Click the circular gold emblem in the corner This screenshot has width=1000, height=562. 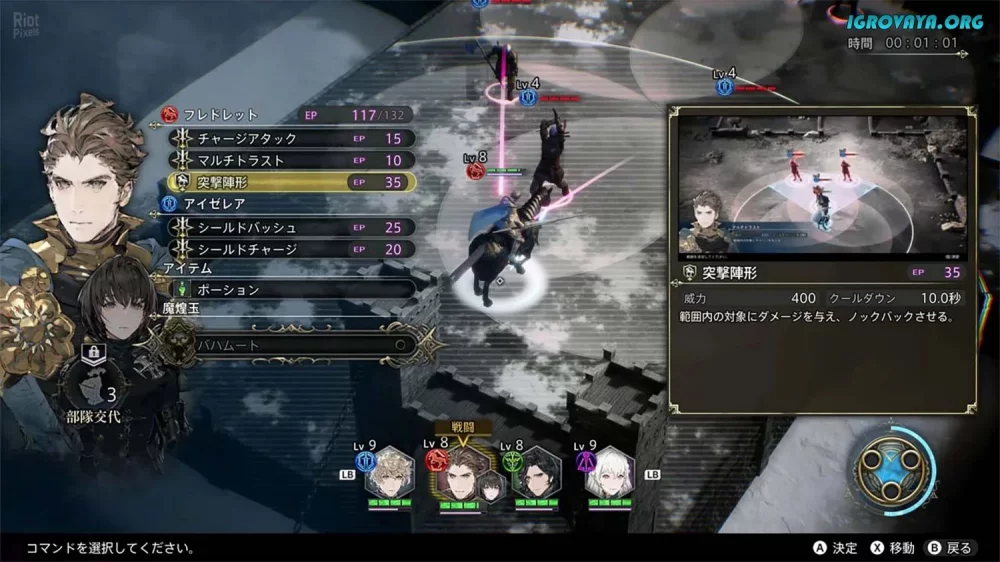tap(892, 469)
